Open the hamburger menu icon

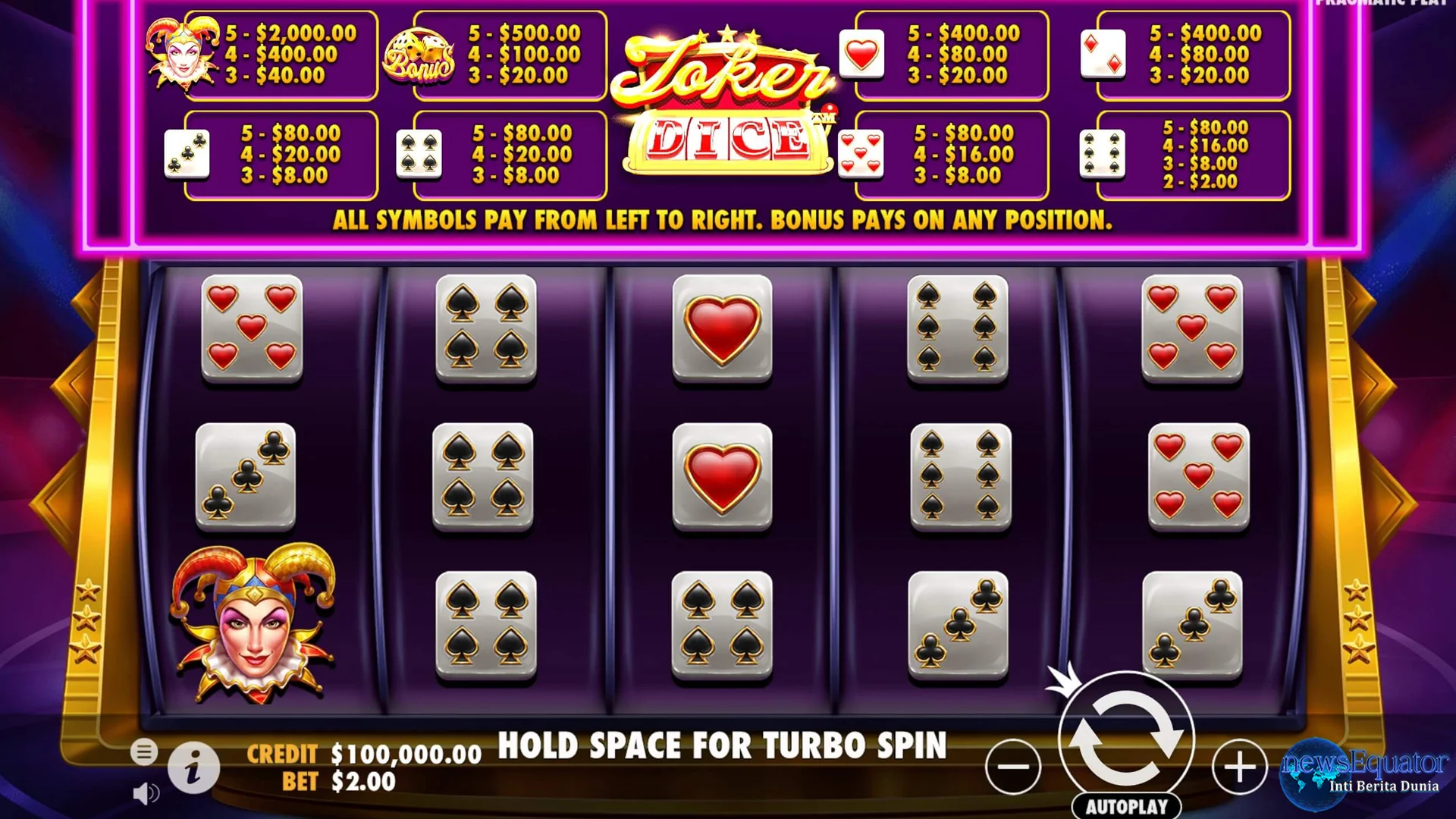pyautogui.click(x=144, y=753)
